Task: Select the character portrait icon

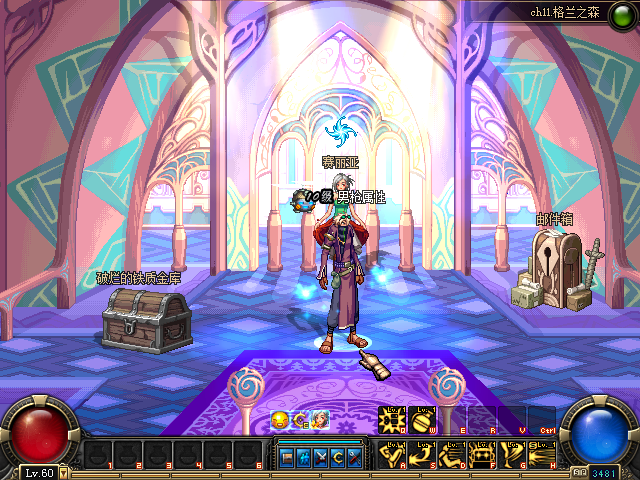Action: pos(320,420)
